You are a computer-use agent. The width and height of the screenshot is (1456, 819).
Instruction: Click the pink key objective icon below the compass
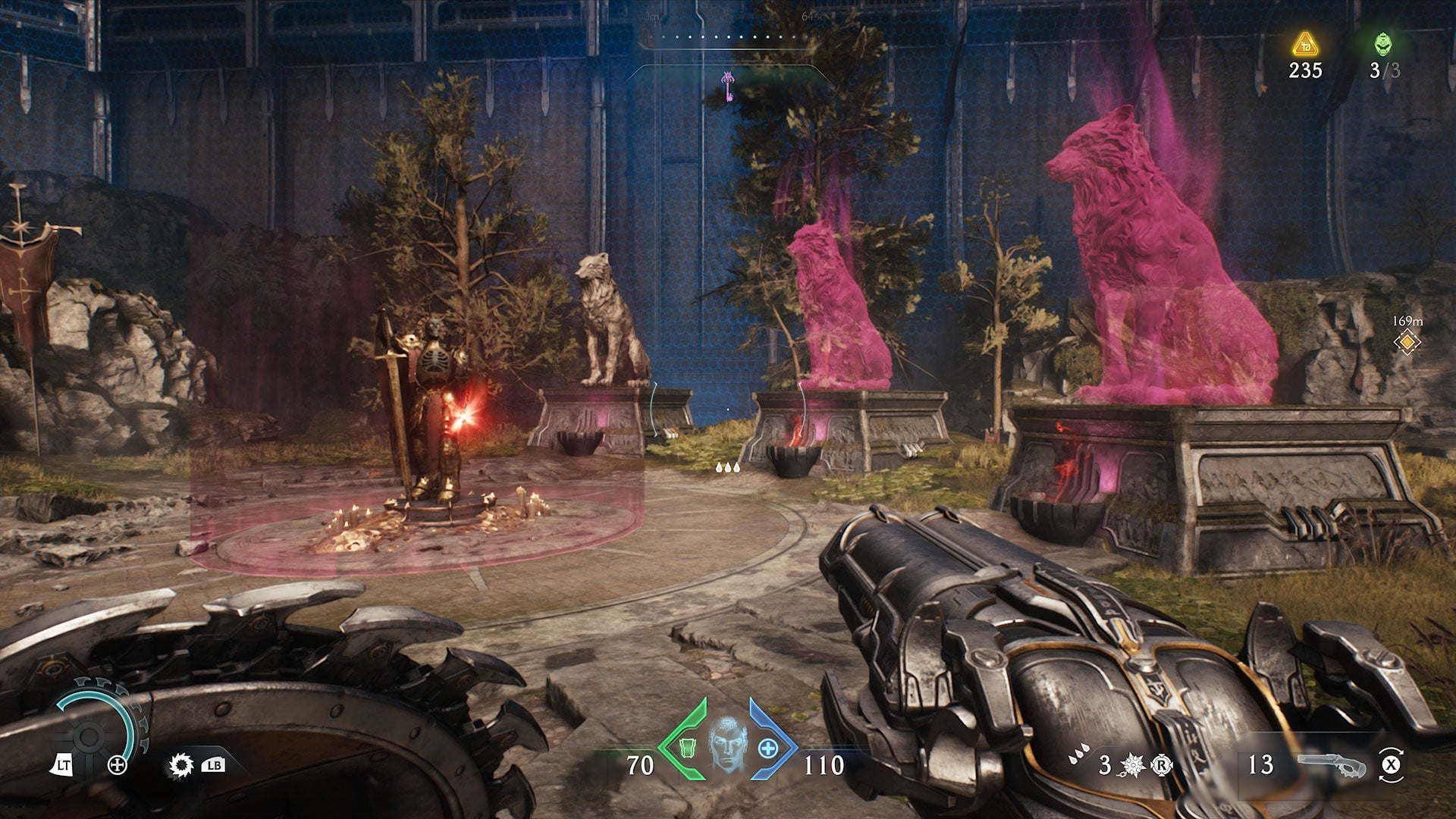click(x=728, y=86)
